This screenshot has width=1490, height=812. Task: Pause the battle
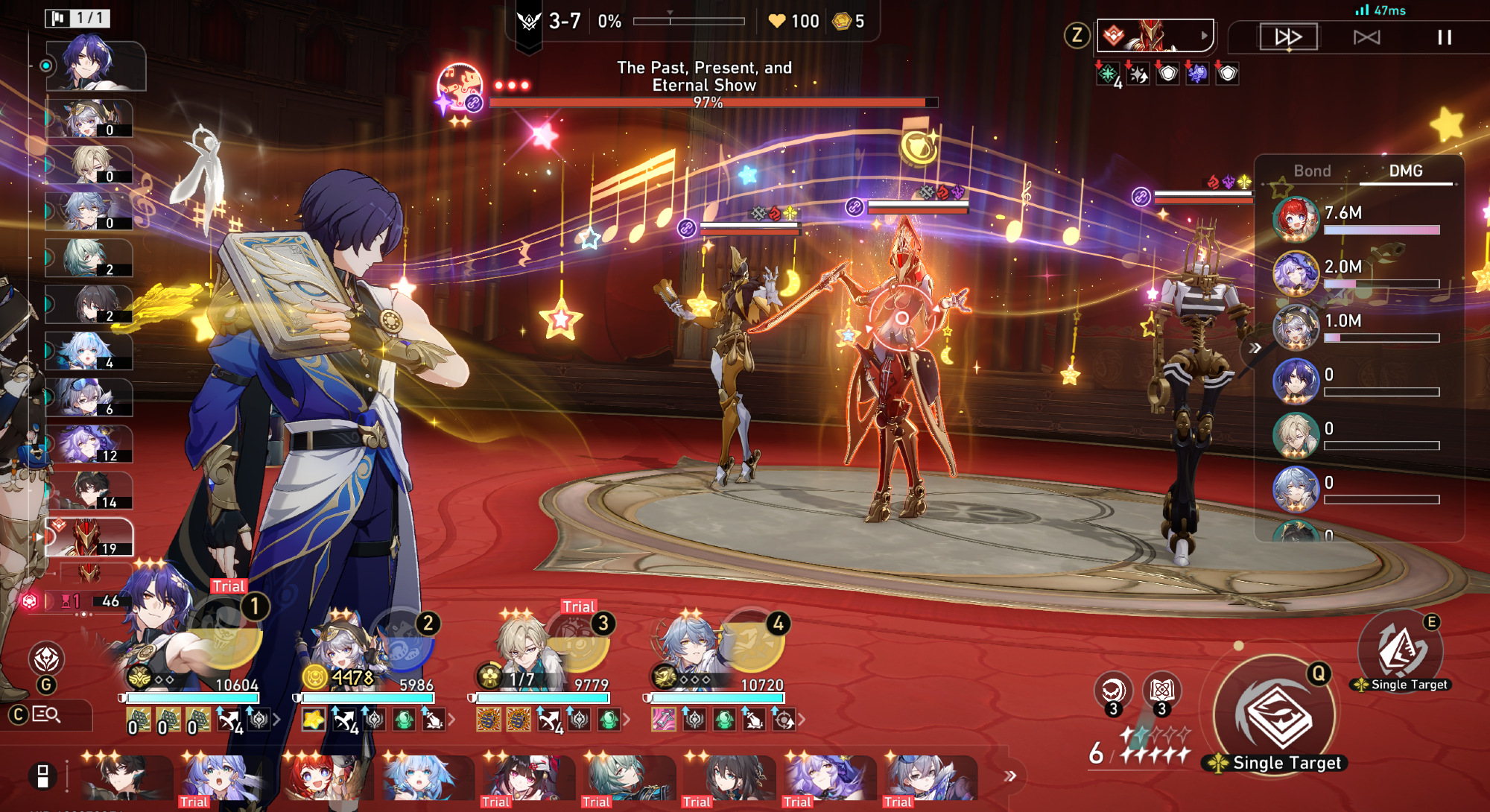pos(1444,37)
